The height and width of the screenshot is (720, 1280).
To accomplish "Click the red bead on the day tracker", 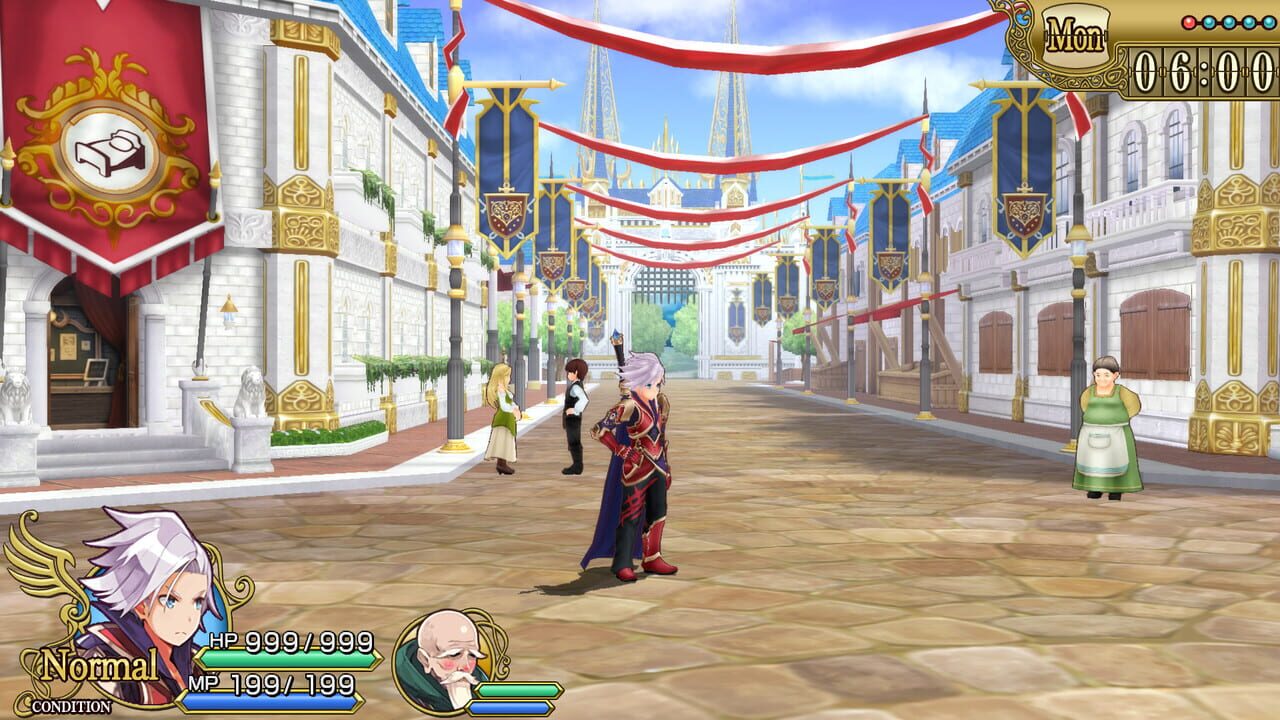I will [x=1189, y=22].
